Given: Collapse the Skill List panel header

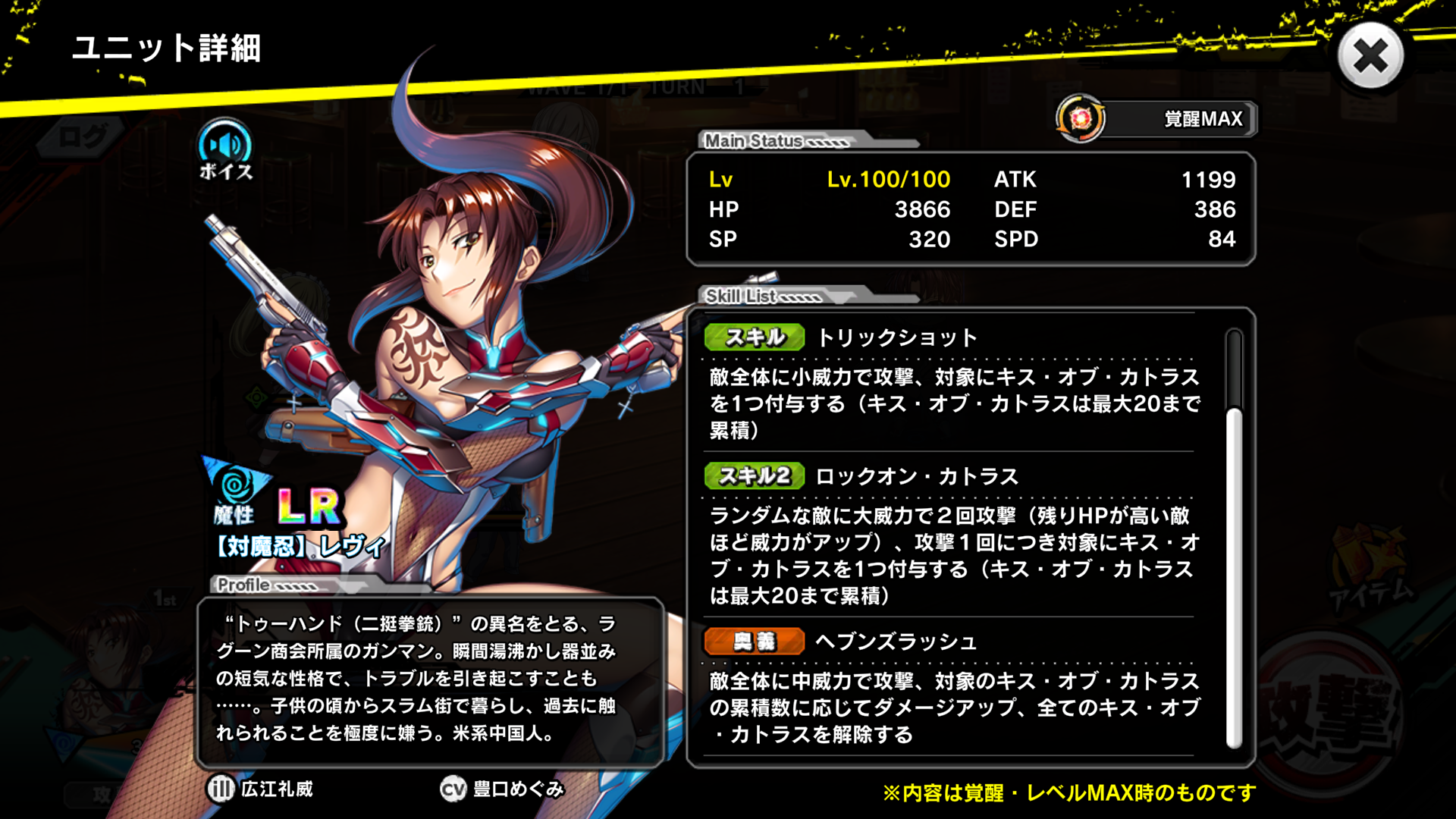Looking at the screenshot, I should (743, 297).
